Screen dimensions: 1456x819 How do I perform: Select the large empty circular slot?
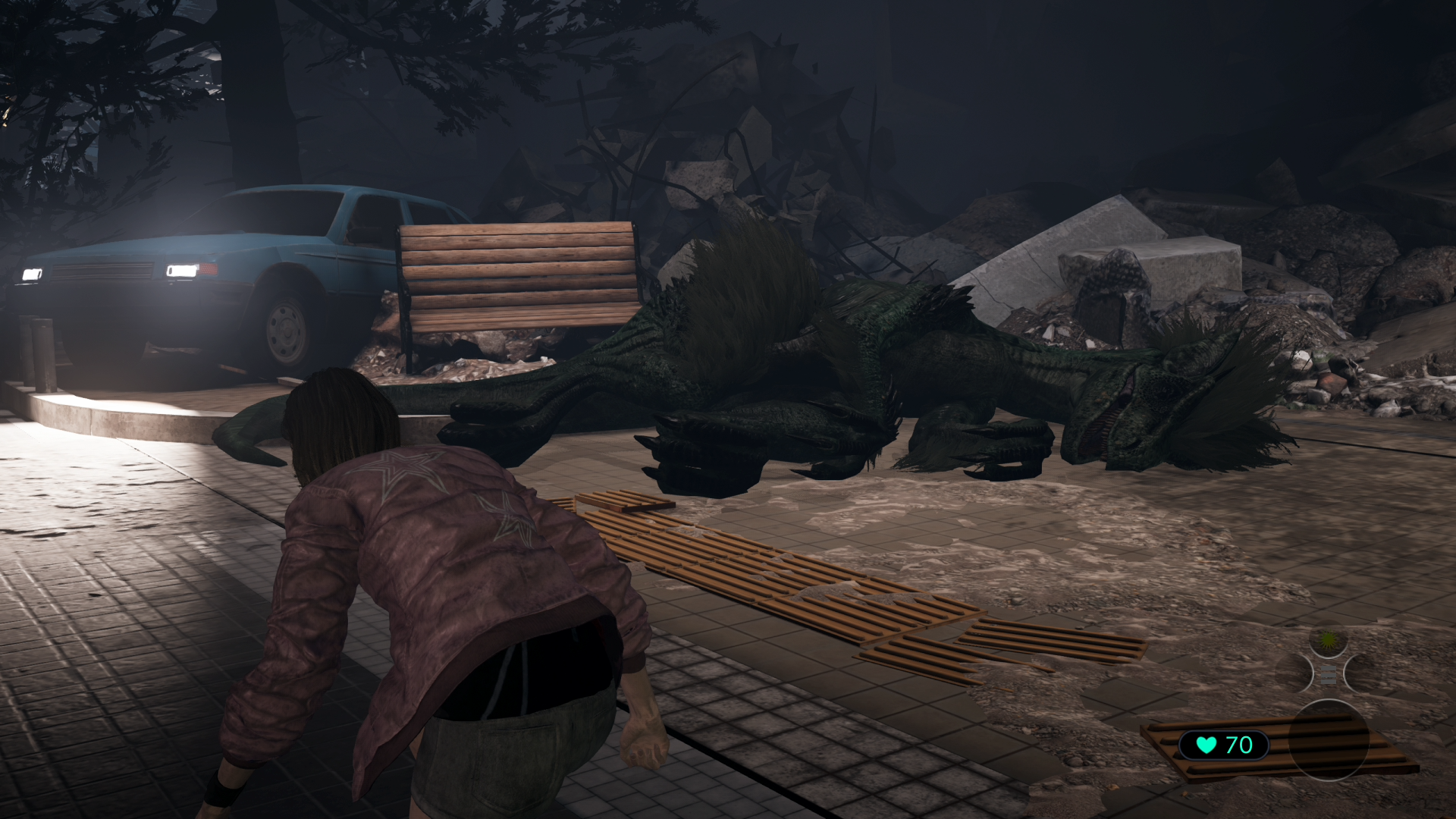[1328, 740]
